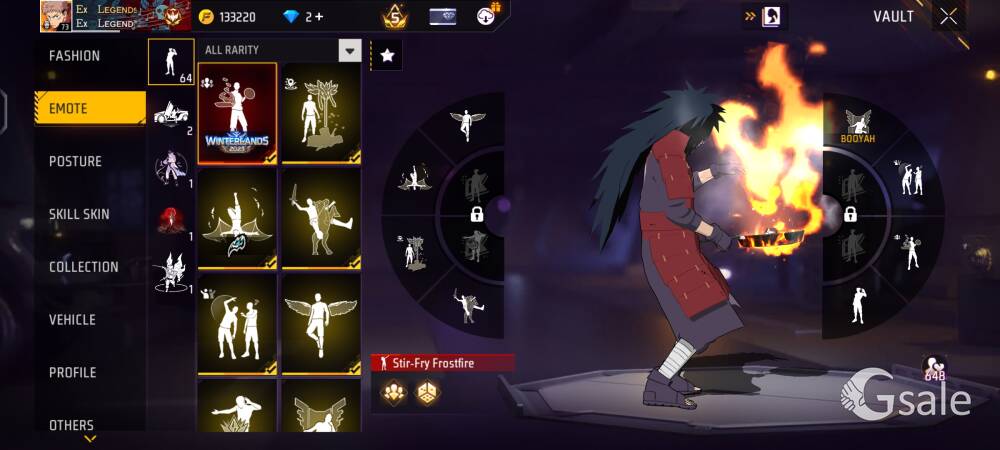This screenshot has height=450, width=1000.
Task: Open the Fashion category
Action: point(75,56)
